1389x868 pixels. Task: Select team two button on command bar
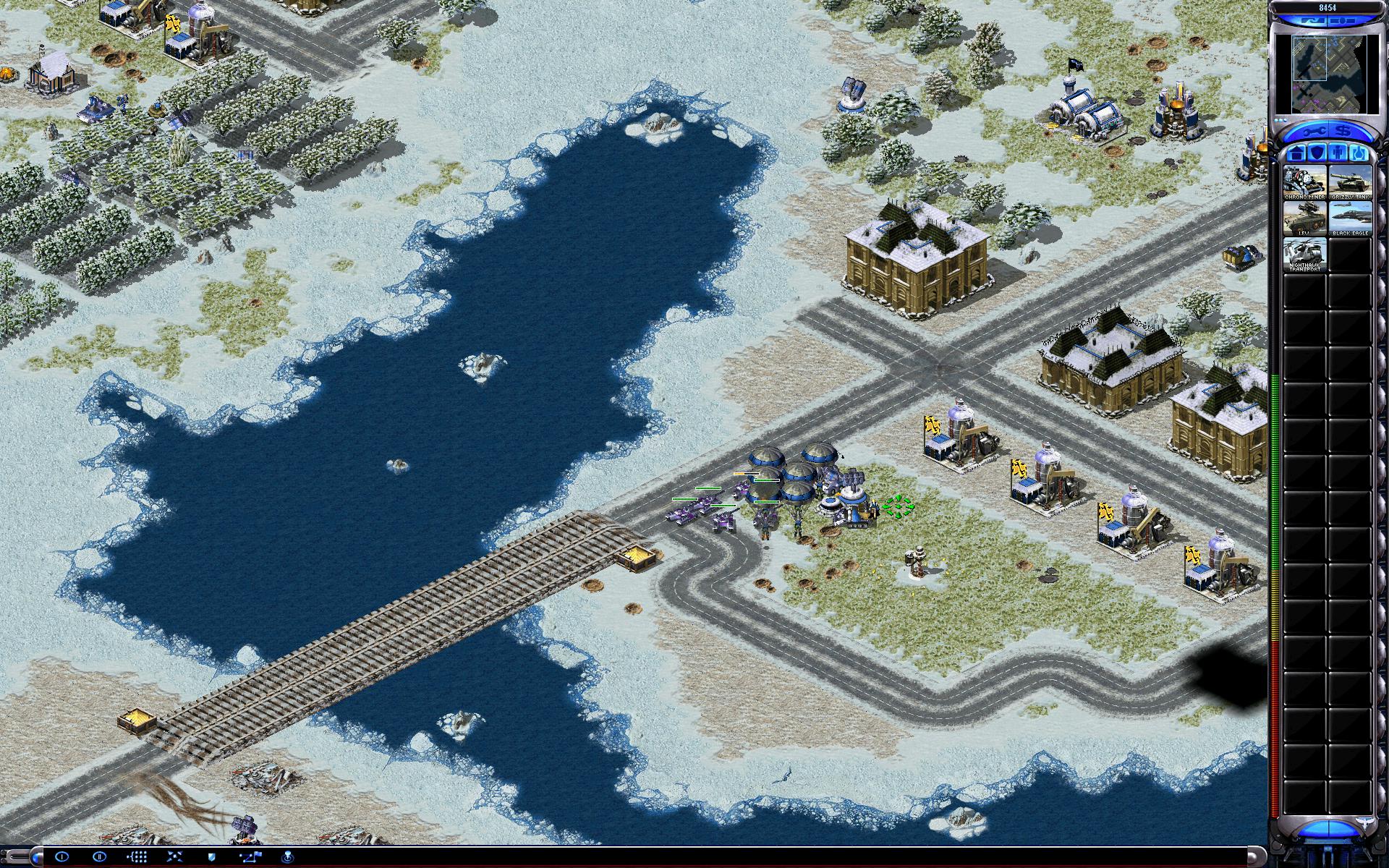(99, 857)
